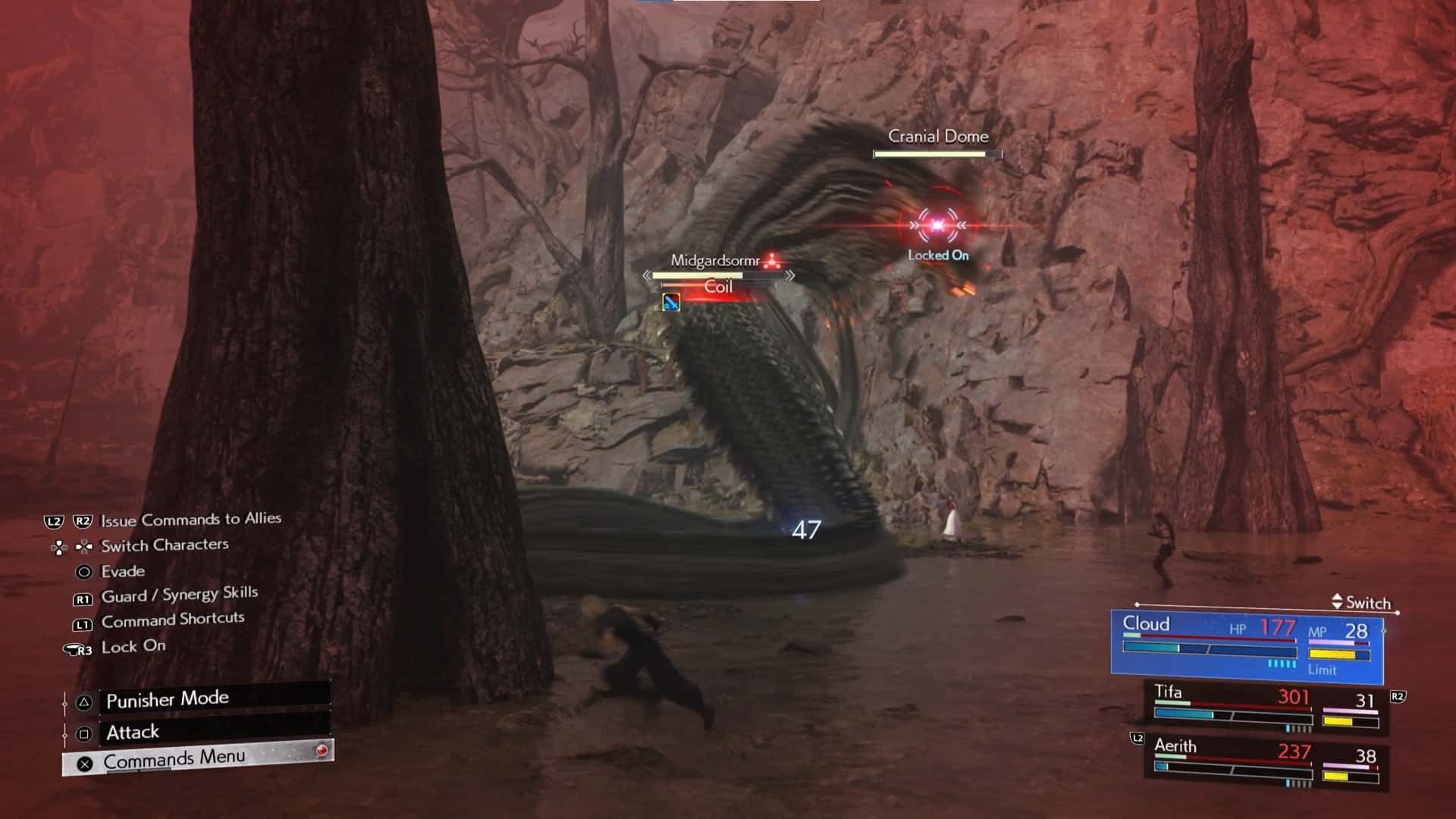
Task: Click the Locked On target reticle
Action: [x=938, y=225]
